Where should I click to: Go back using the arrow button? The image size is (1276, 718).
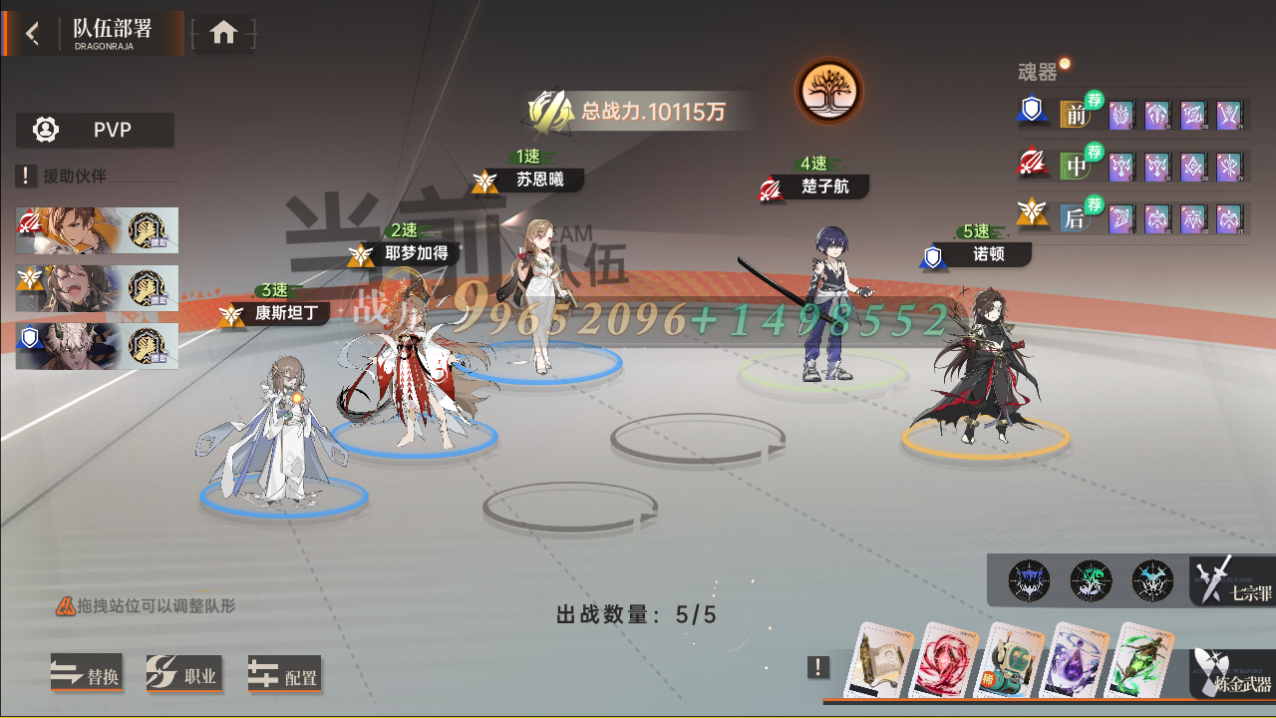[x=33, y=34]
